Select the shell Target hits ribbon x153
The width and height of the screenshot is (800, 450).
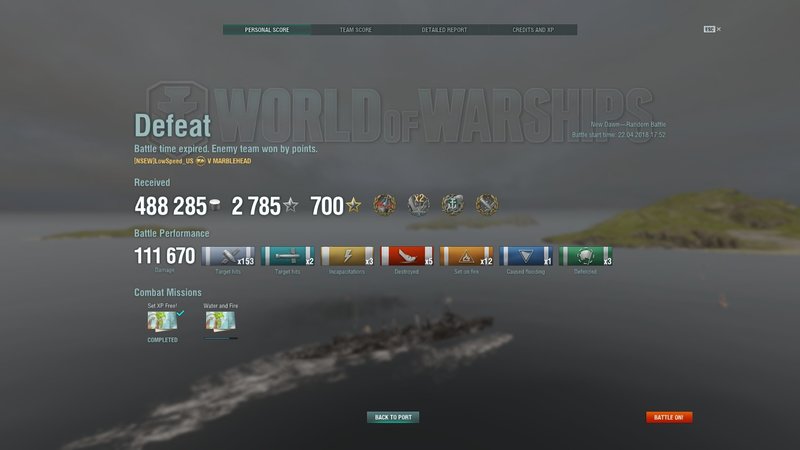point(228,257)
